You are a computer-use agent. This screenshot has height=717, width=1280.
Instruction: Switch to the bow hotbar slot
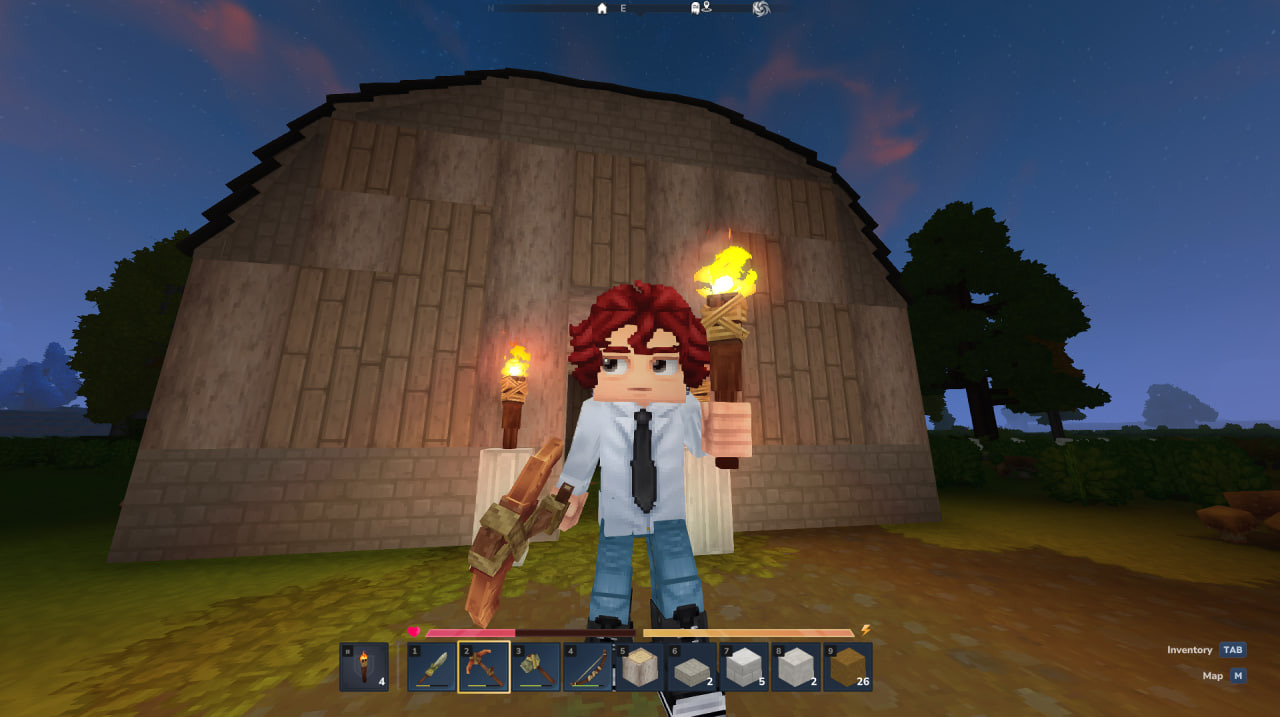pos(588,667)
